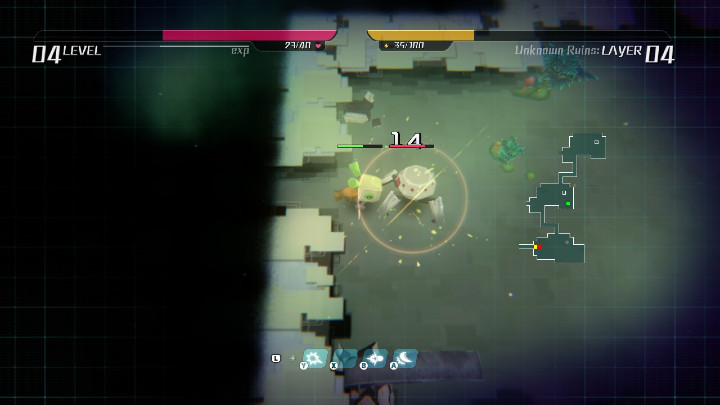
Task: Select the green marker on the minimap
Action: [568, 204]
